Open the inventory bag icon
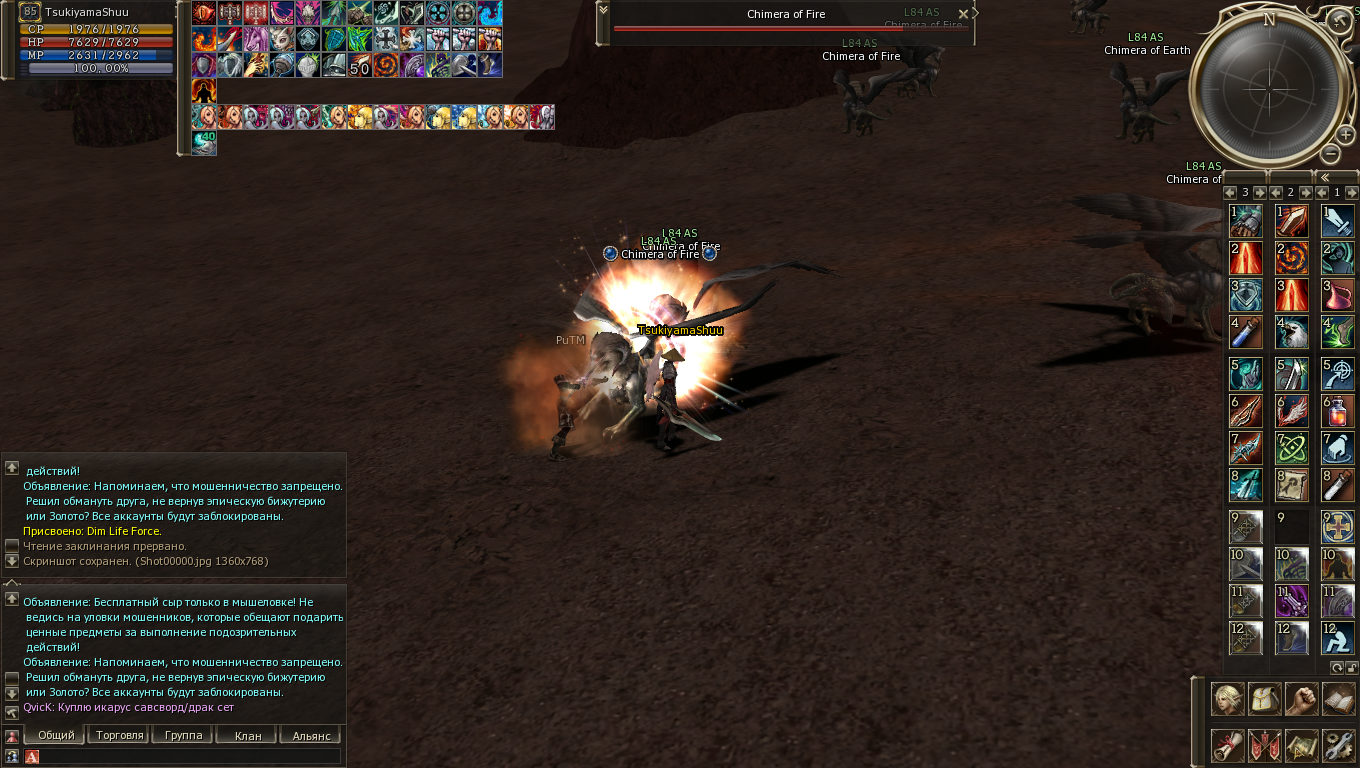This screenshot has width=1360, height=768. tap(1265, 699)
